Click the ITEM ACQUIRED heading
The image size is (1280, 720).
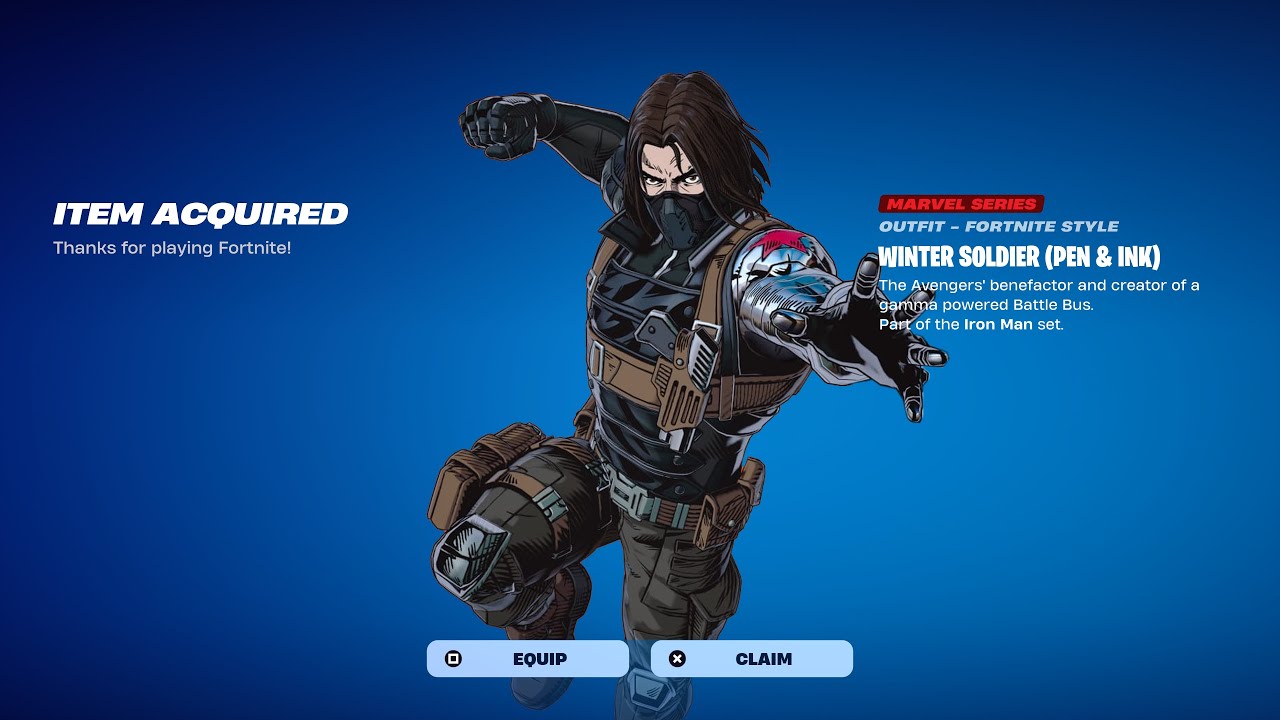tap(200, 214)
